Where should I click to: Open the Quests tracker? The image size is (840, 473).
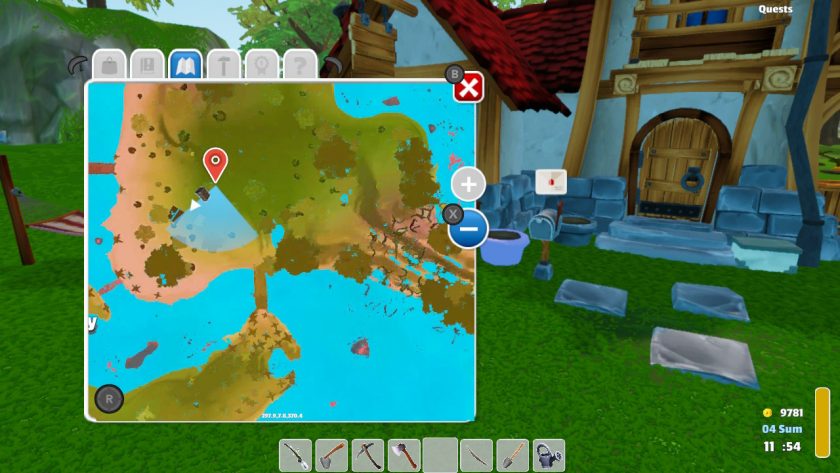pyautogui.click(x=775, y=9)
